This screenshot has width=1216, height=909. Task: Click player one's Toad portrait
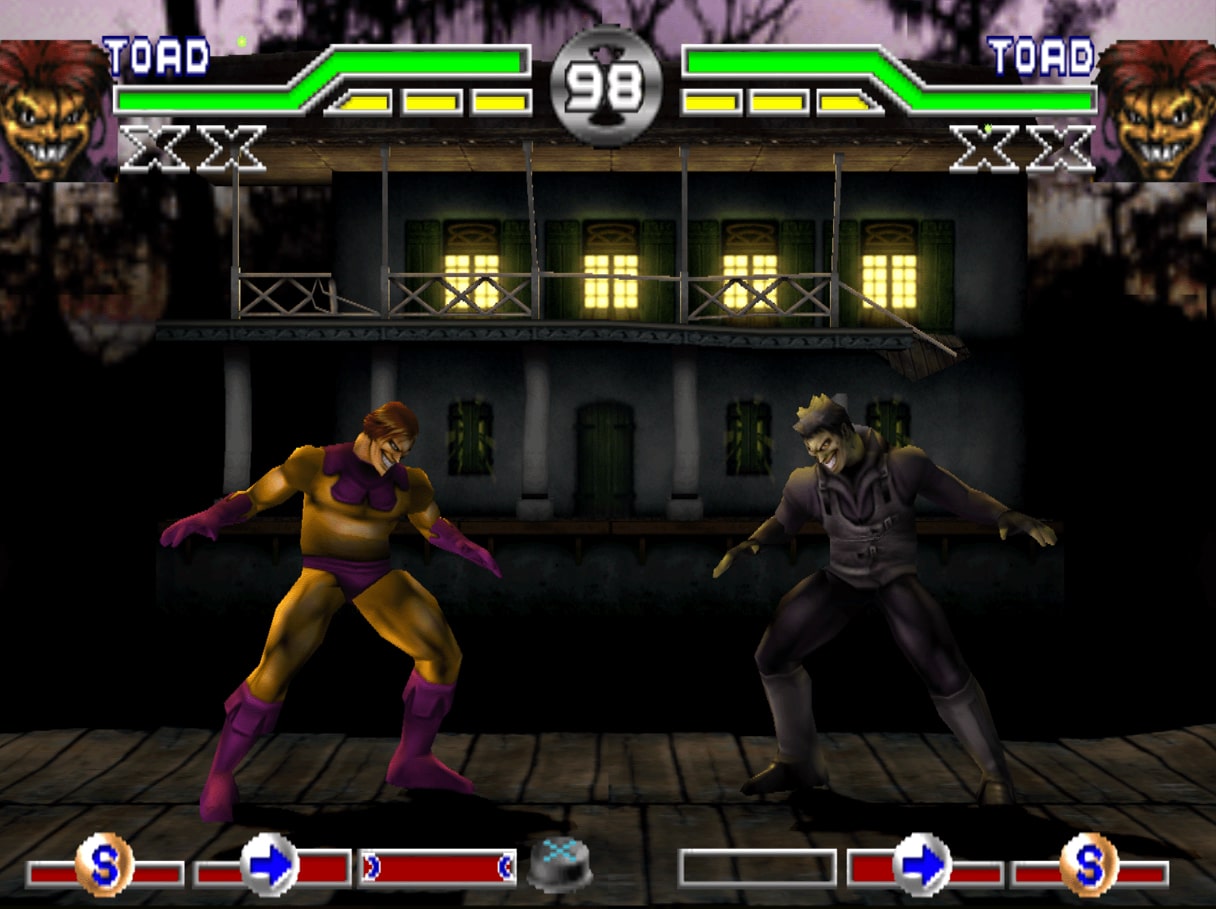55,110
